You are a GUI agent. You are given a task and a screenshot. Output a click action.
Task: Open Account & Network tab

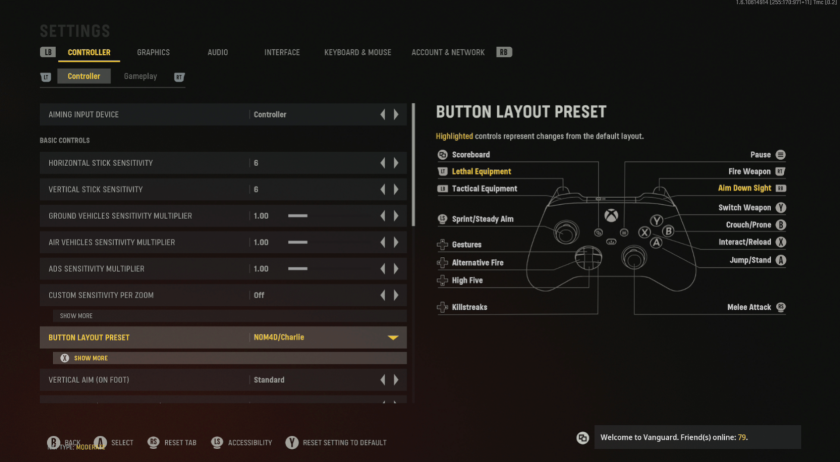click(x=447, y=52)
